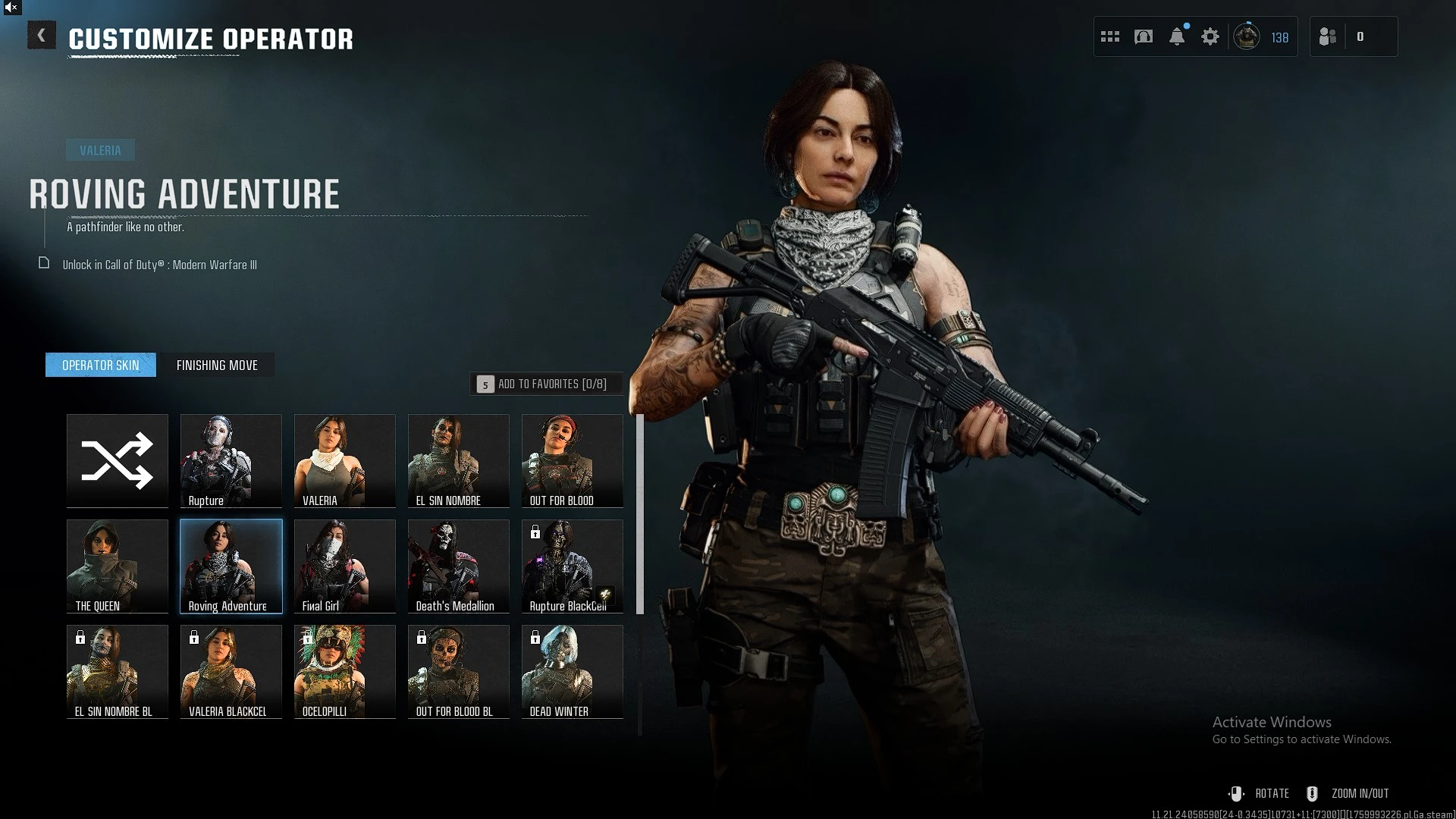Open the friends social panel
Screen dimensions: 1456x819
[x=1329, y=36]
